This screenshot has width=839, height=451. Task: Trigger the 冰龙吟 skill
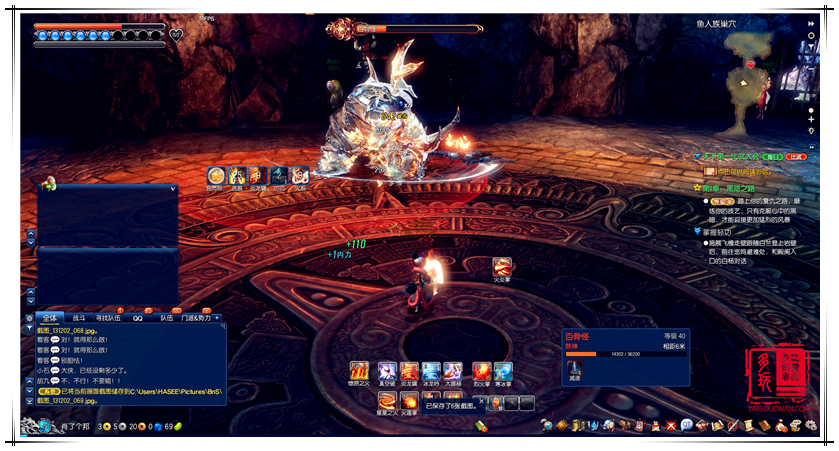click(432, 371)
